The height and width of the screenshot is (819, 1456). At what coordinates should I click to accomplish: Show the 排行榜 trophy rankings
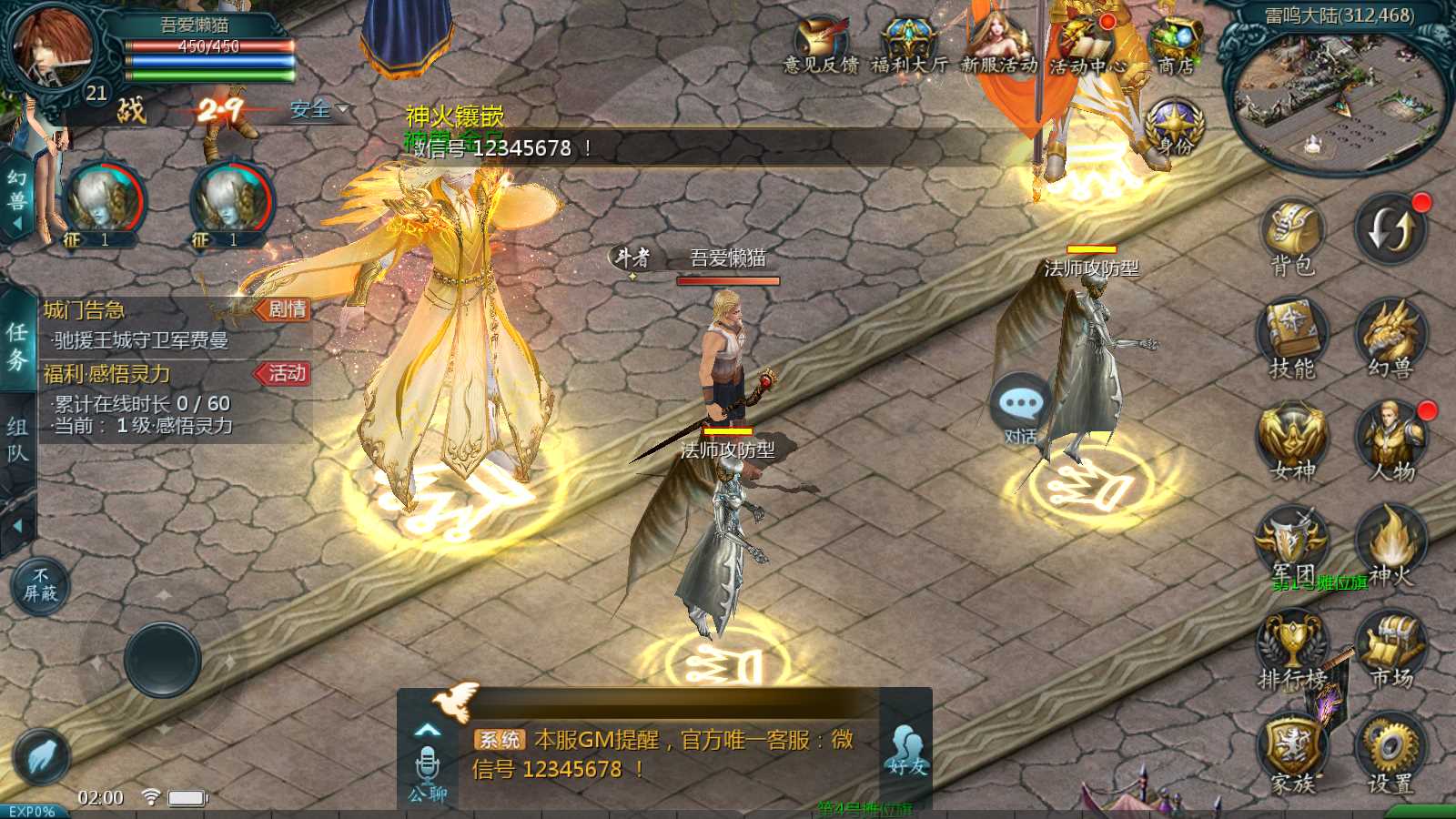coord(1292,646)
